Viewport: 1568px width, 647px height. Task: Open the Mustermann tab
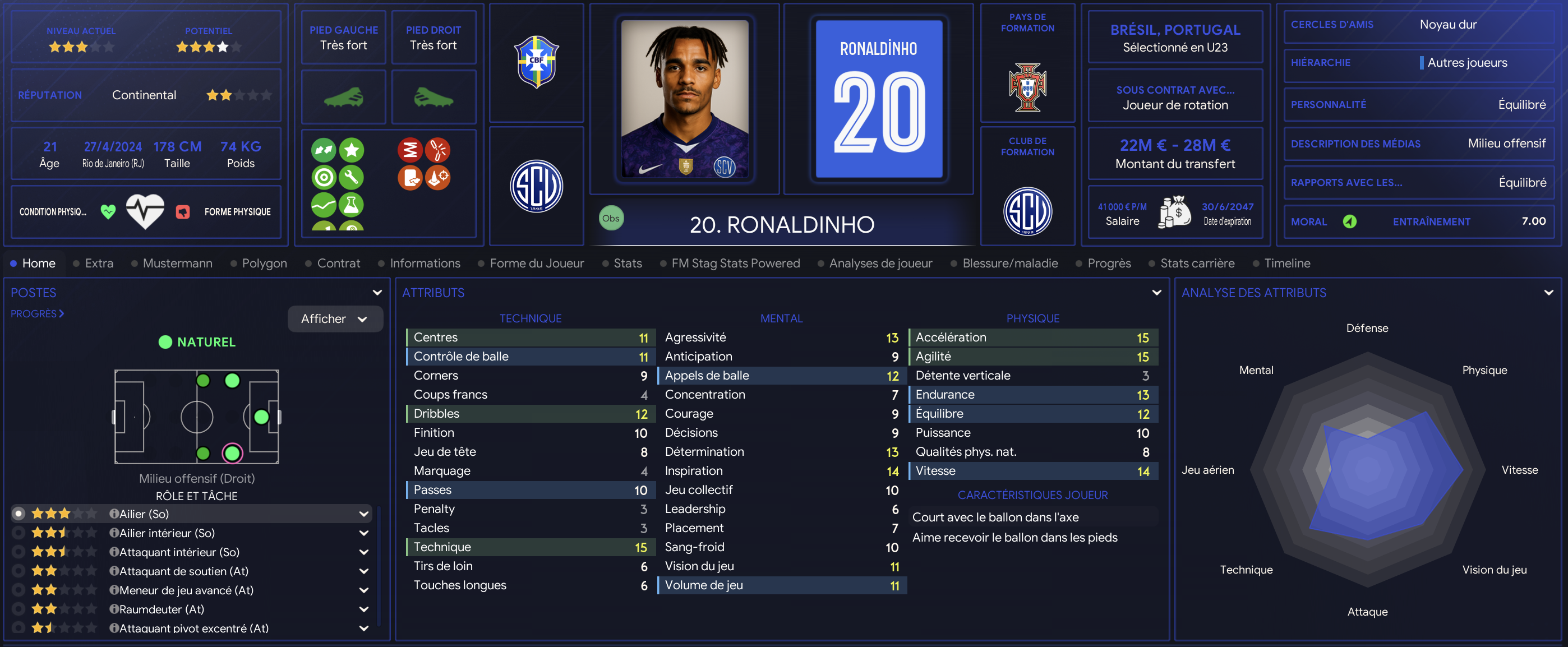pos(177,263)
